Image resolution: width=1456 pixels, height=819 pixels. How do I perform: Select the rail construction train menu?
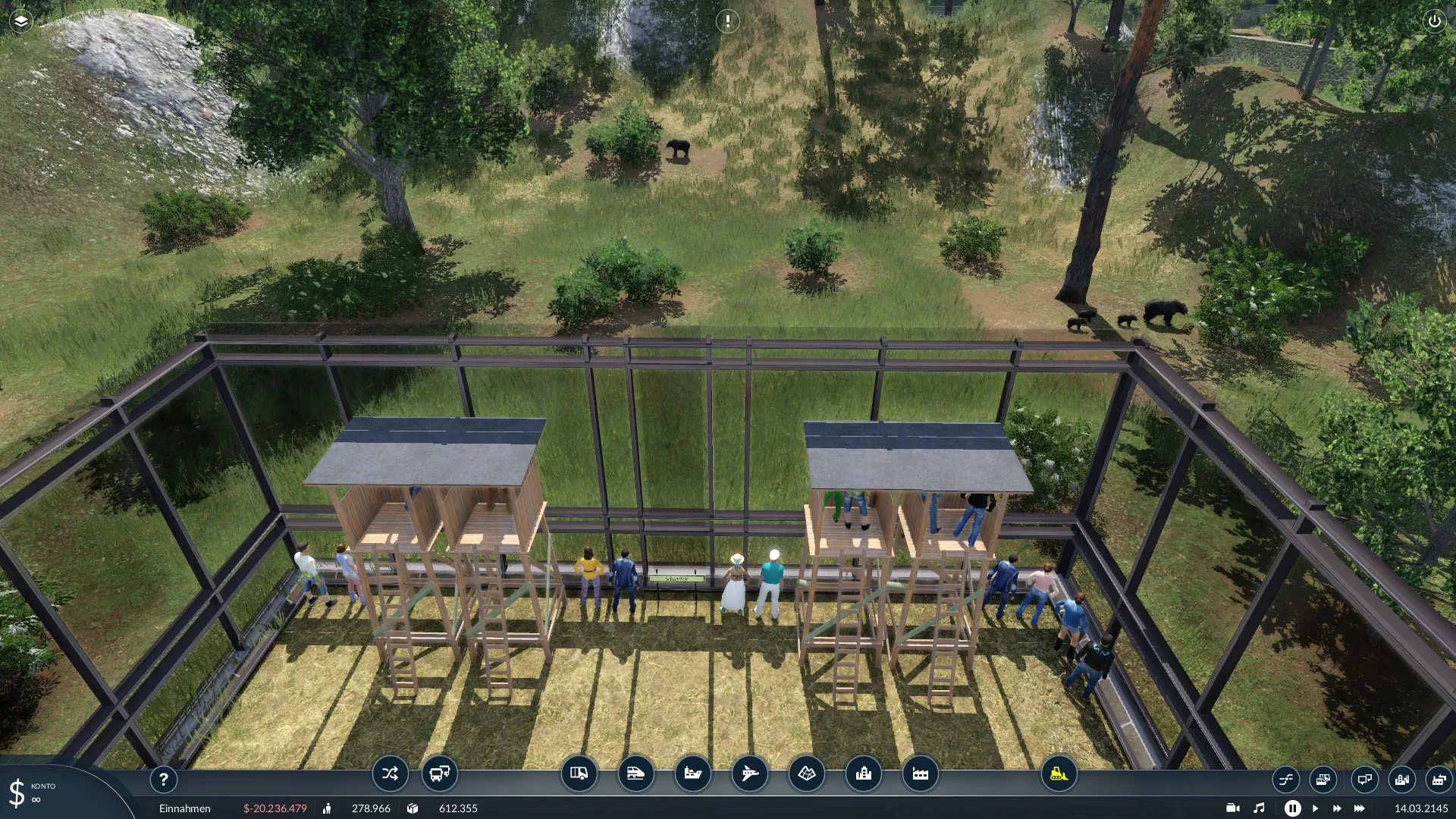pos(635,774)
